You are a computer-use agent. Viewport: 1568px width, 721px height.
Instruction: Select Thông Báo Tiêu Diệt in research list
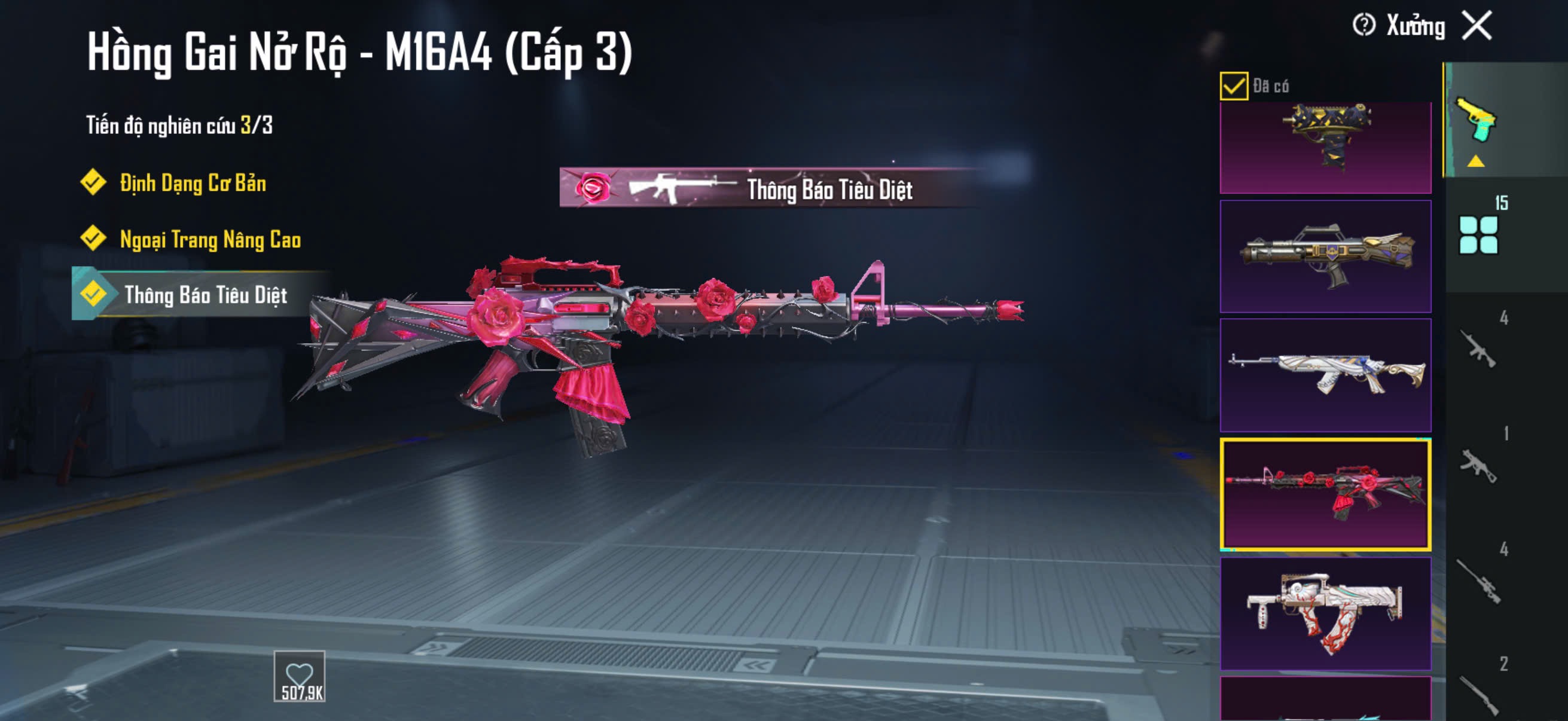[205, 295]
